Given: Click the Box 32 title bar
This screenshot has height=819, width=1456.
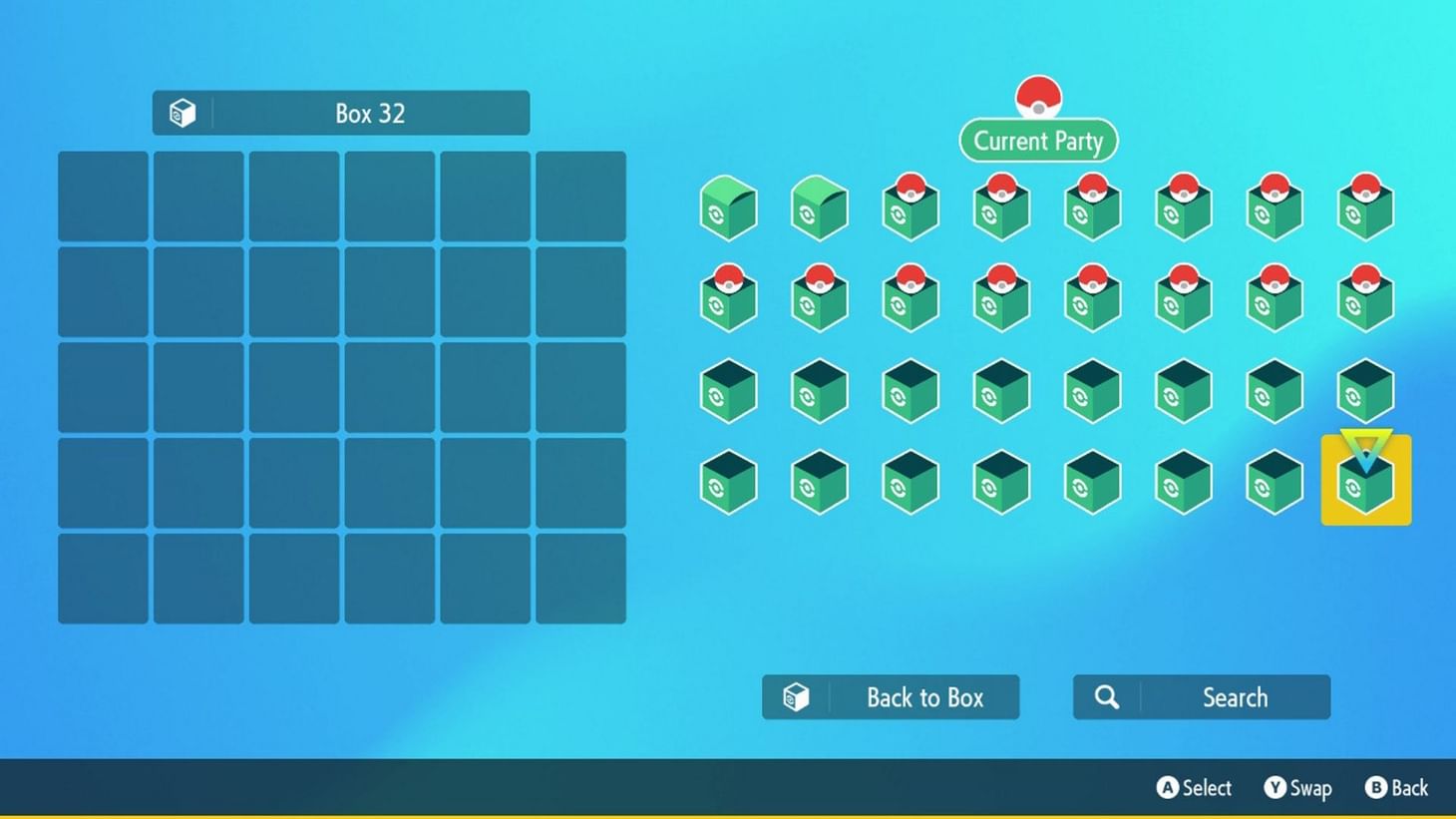Looking at the screenshot, I should click(x=341, y=113).
